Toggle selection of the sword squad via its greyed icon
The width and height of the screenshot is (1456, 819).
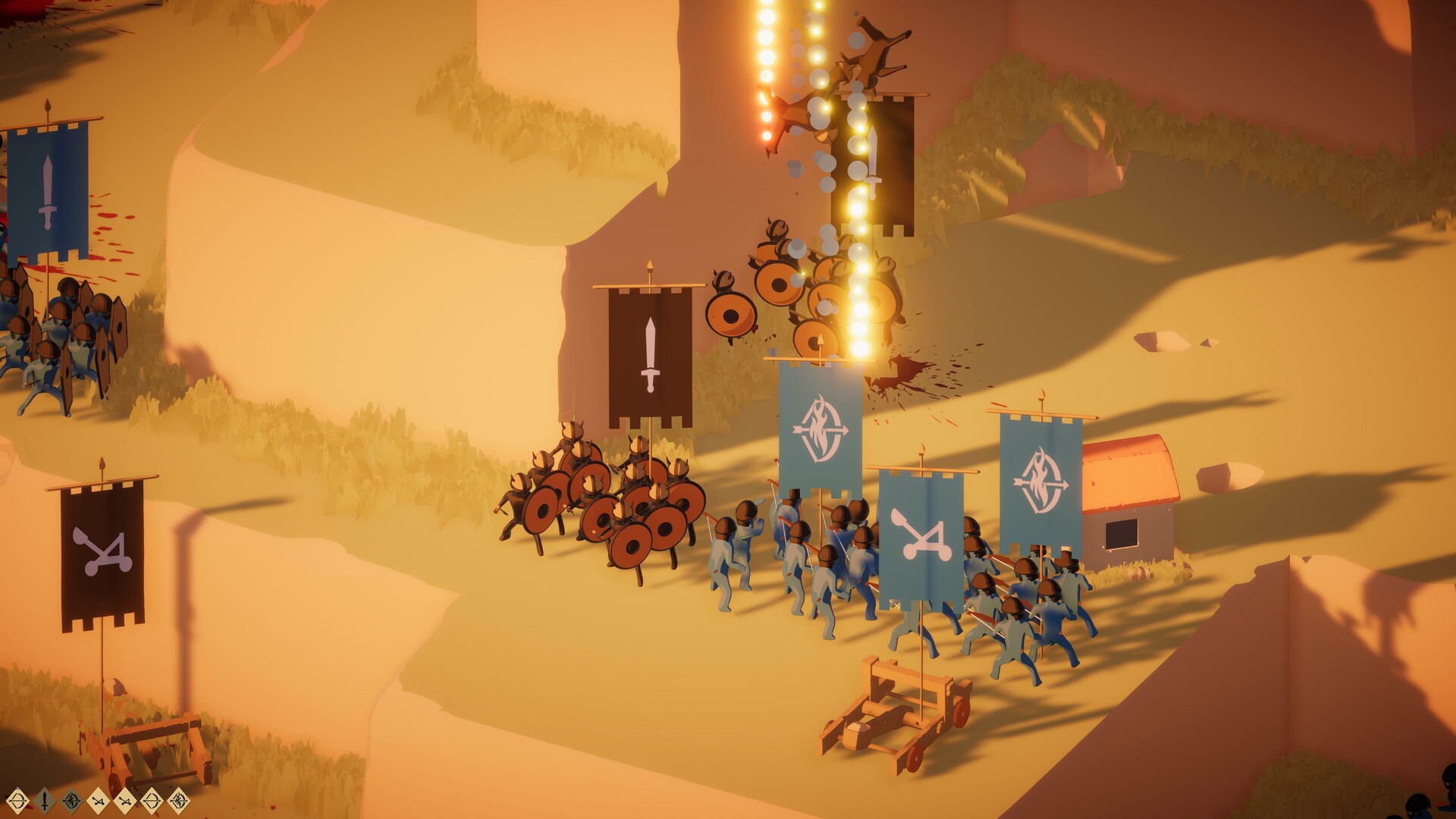point(44,801)
